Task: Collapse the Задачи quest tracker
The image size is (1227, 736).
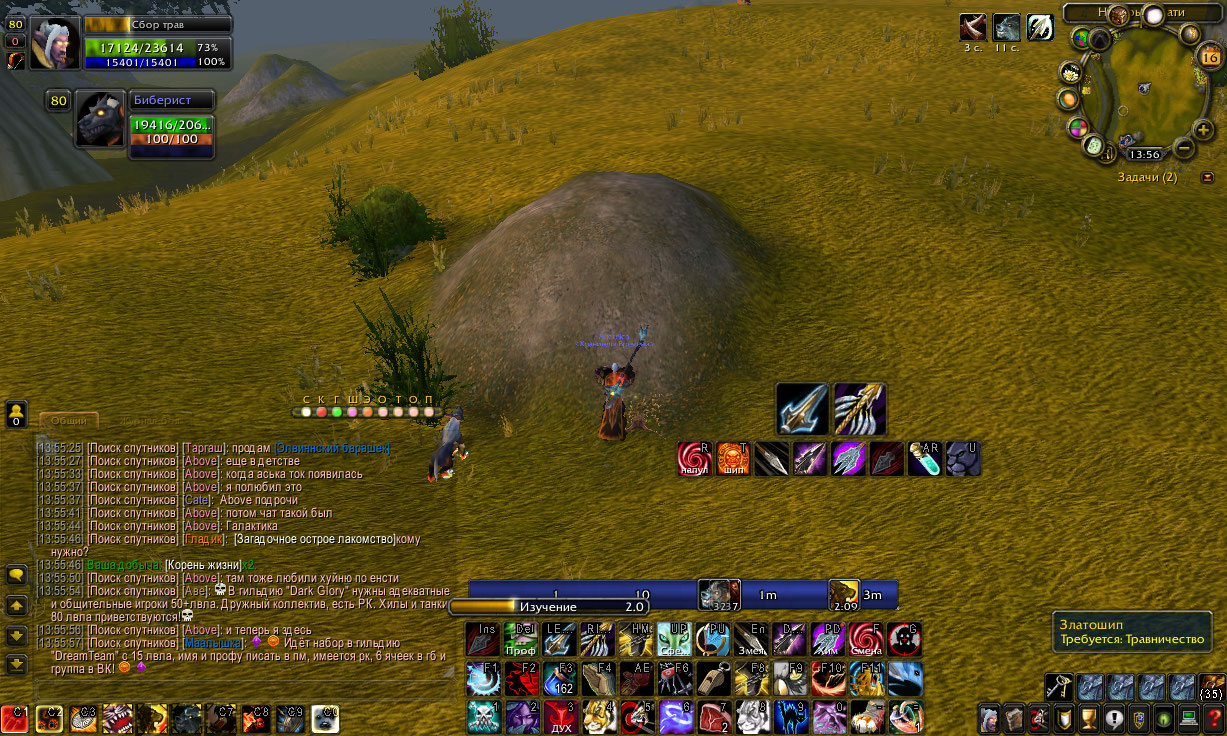Action: pyautogui.click(x=1207, y=177)
